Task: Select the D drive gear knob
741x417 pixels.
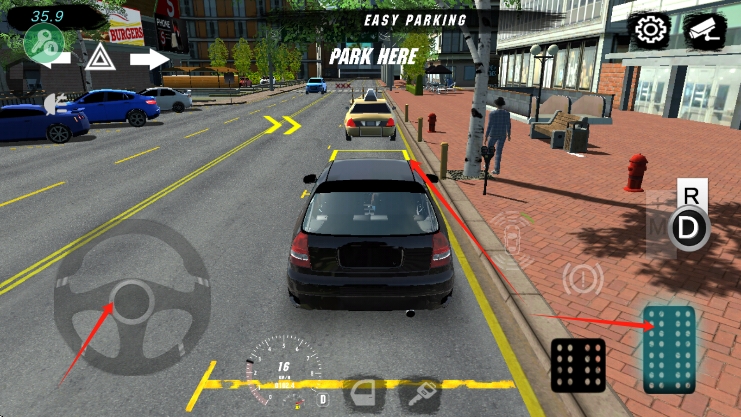Action: 688,230
